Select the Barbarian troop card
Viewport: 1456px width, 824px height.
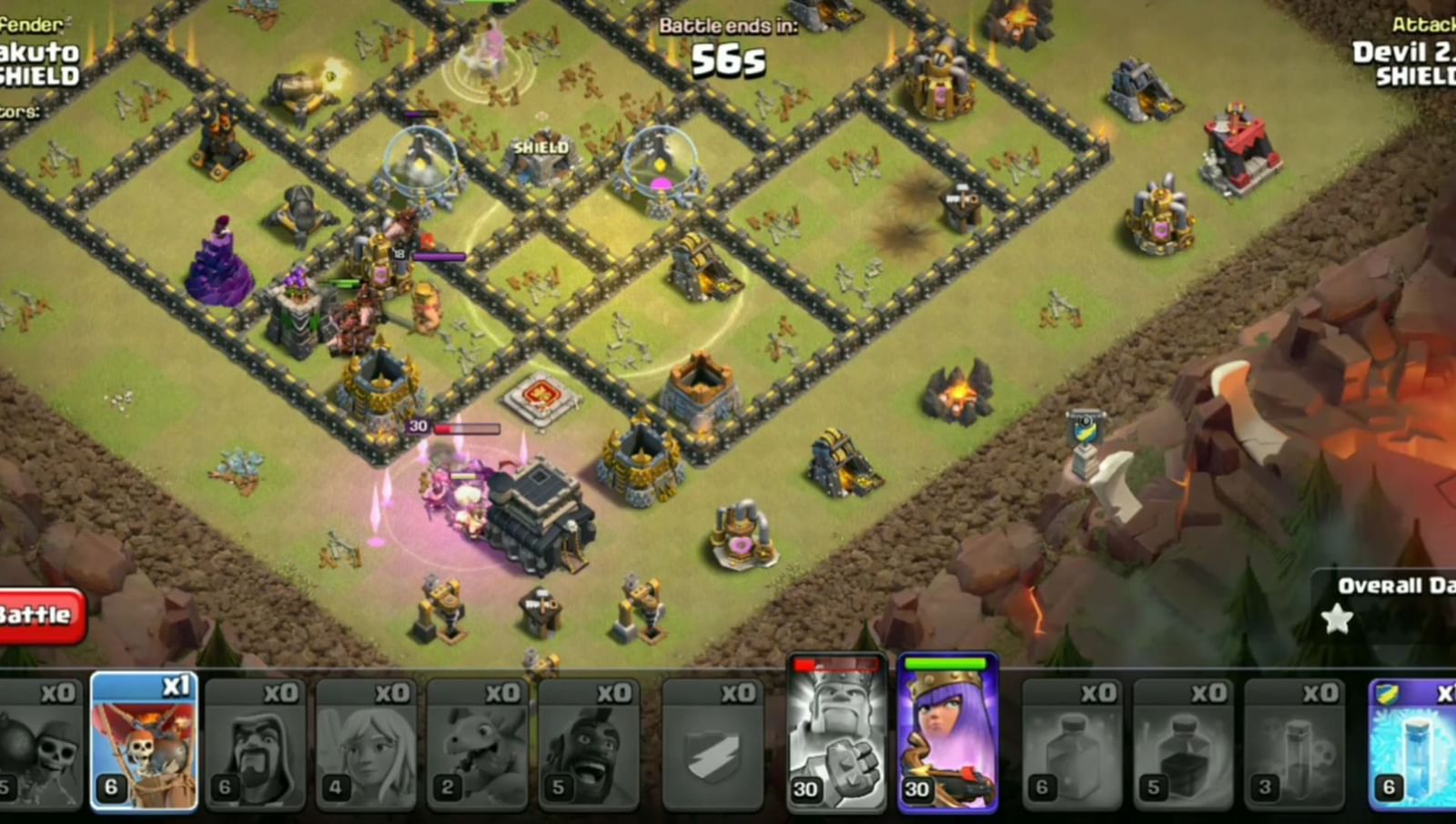(258, 742)
